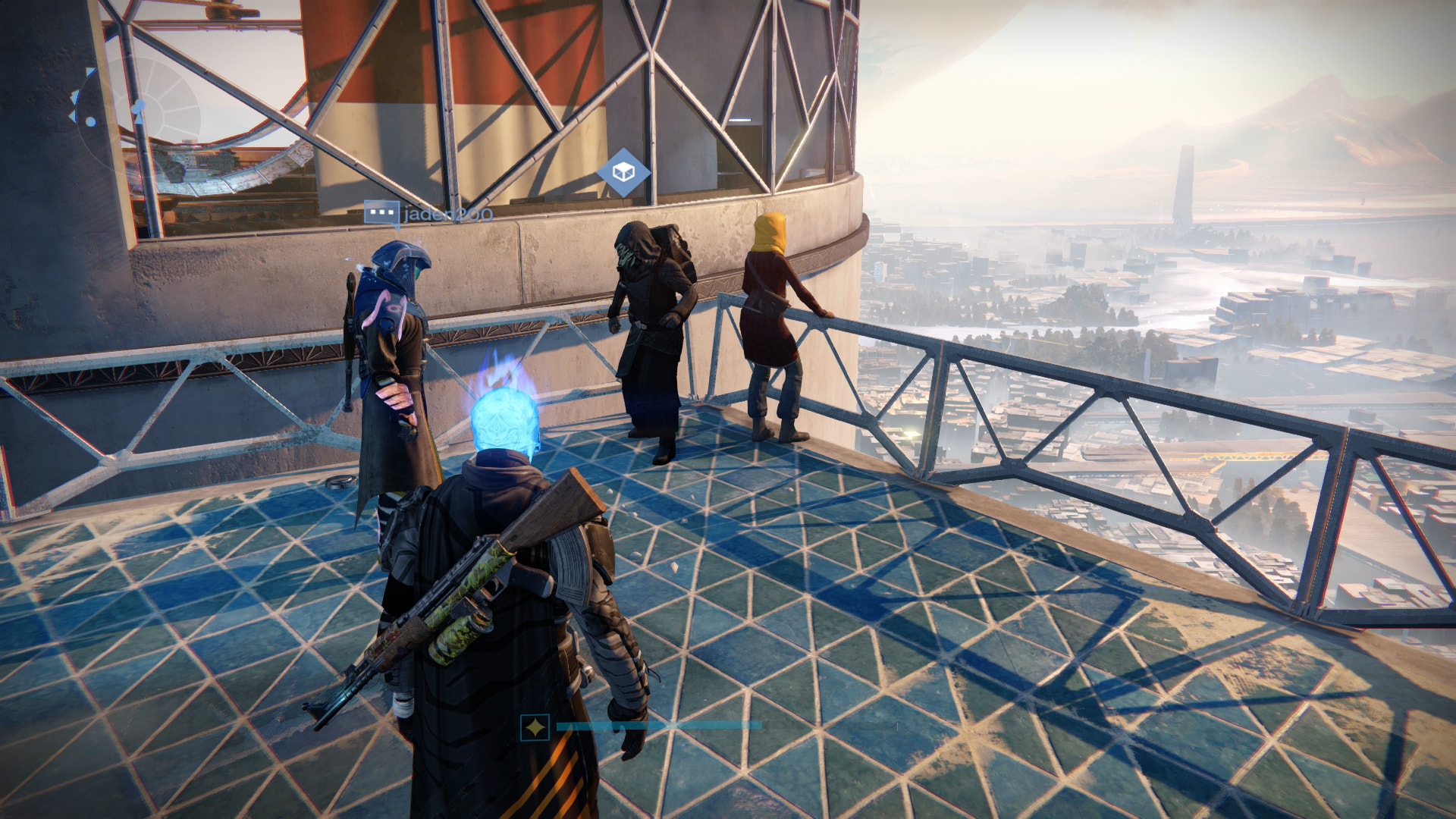1456x819 pixels.
Task: Click the speech bubble icon beside jaden200
Action: (x=381, y=213)
